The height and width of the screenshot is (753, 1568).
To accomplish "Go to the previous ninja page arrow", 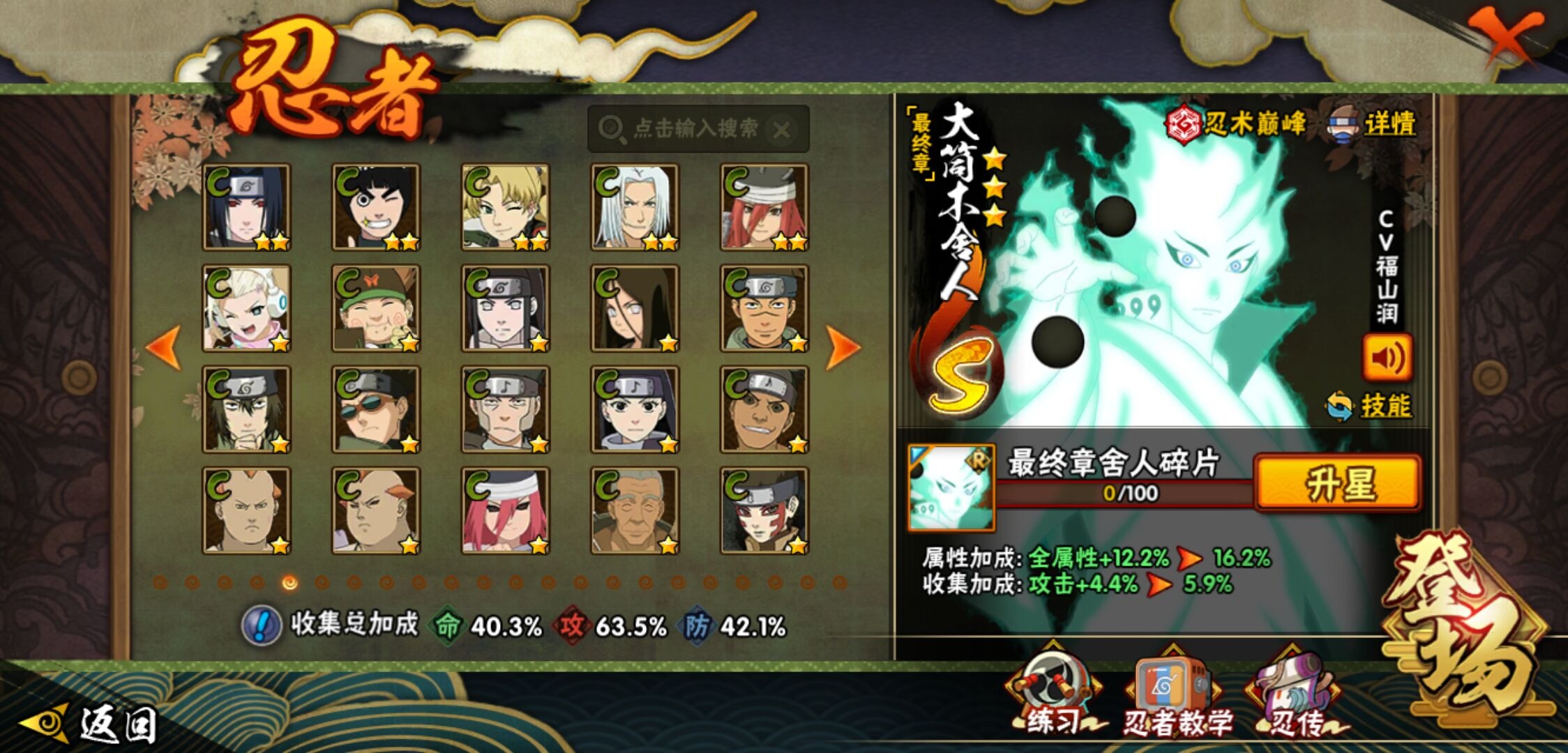I will click(165, 347).
